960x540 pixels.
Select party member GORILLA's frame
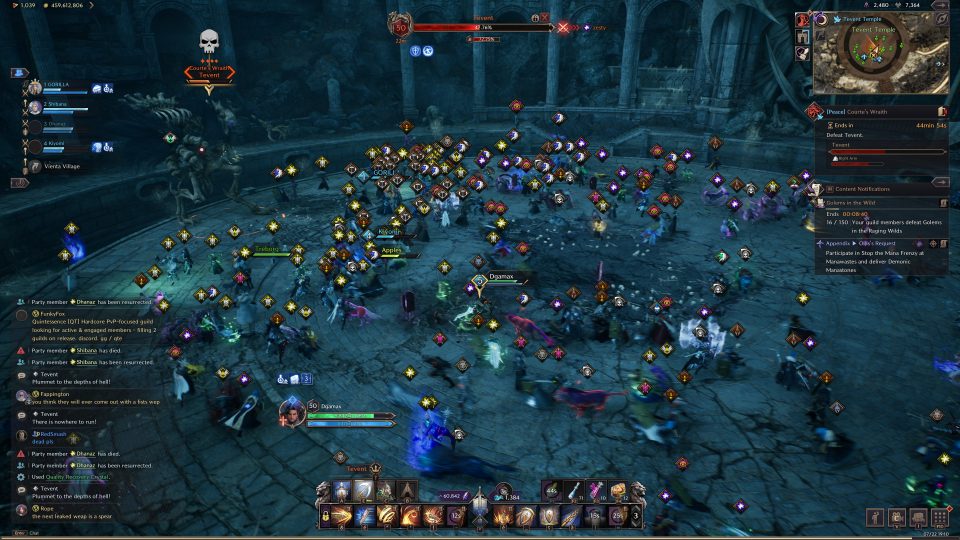click(x=60, y=88)
